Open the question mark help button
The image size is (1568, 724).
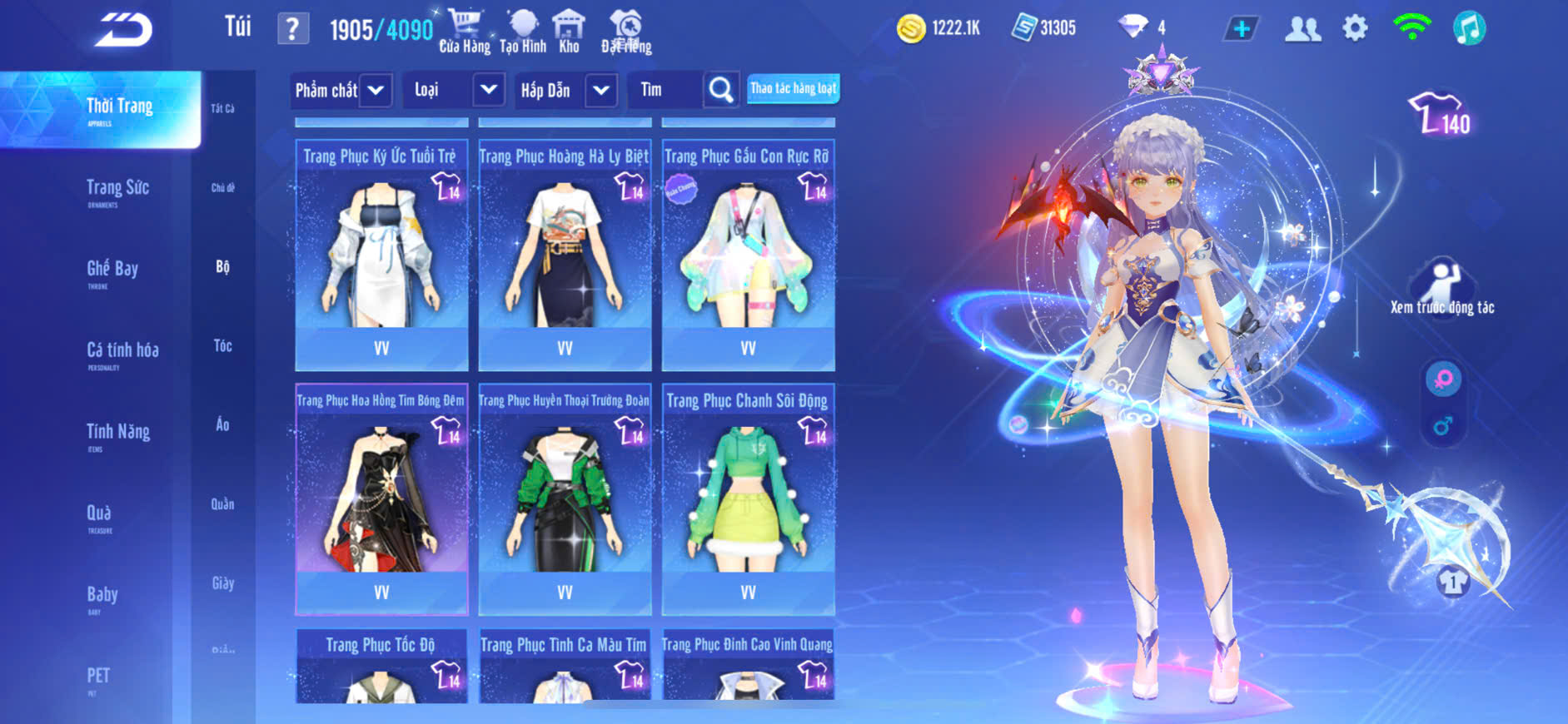click(x=292, y=30)
